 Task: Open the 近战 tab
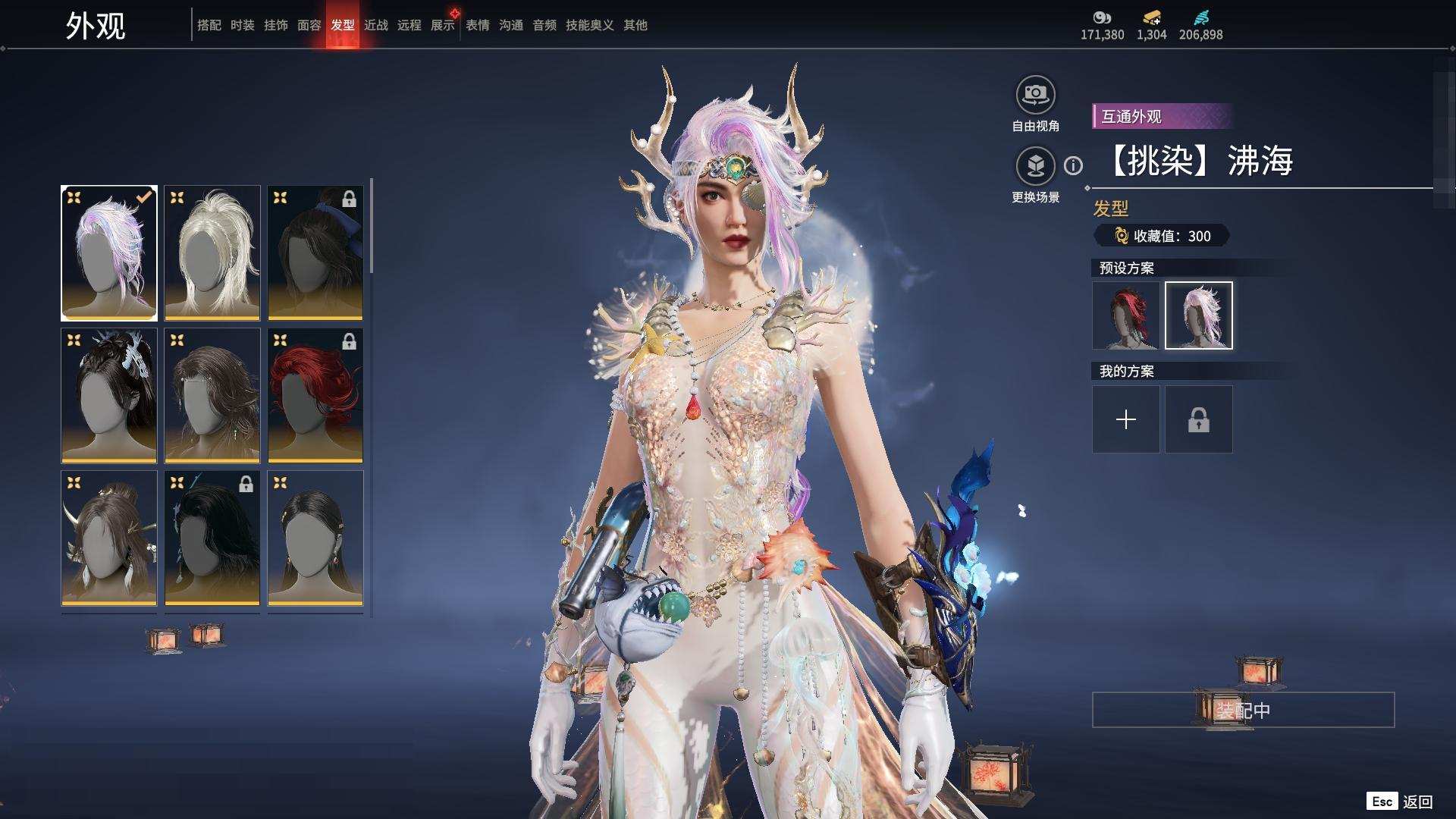375,25
